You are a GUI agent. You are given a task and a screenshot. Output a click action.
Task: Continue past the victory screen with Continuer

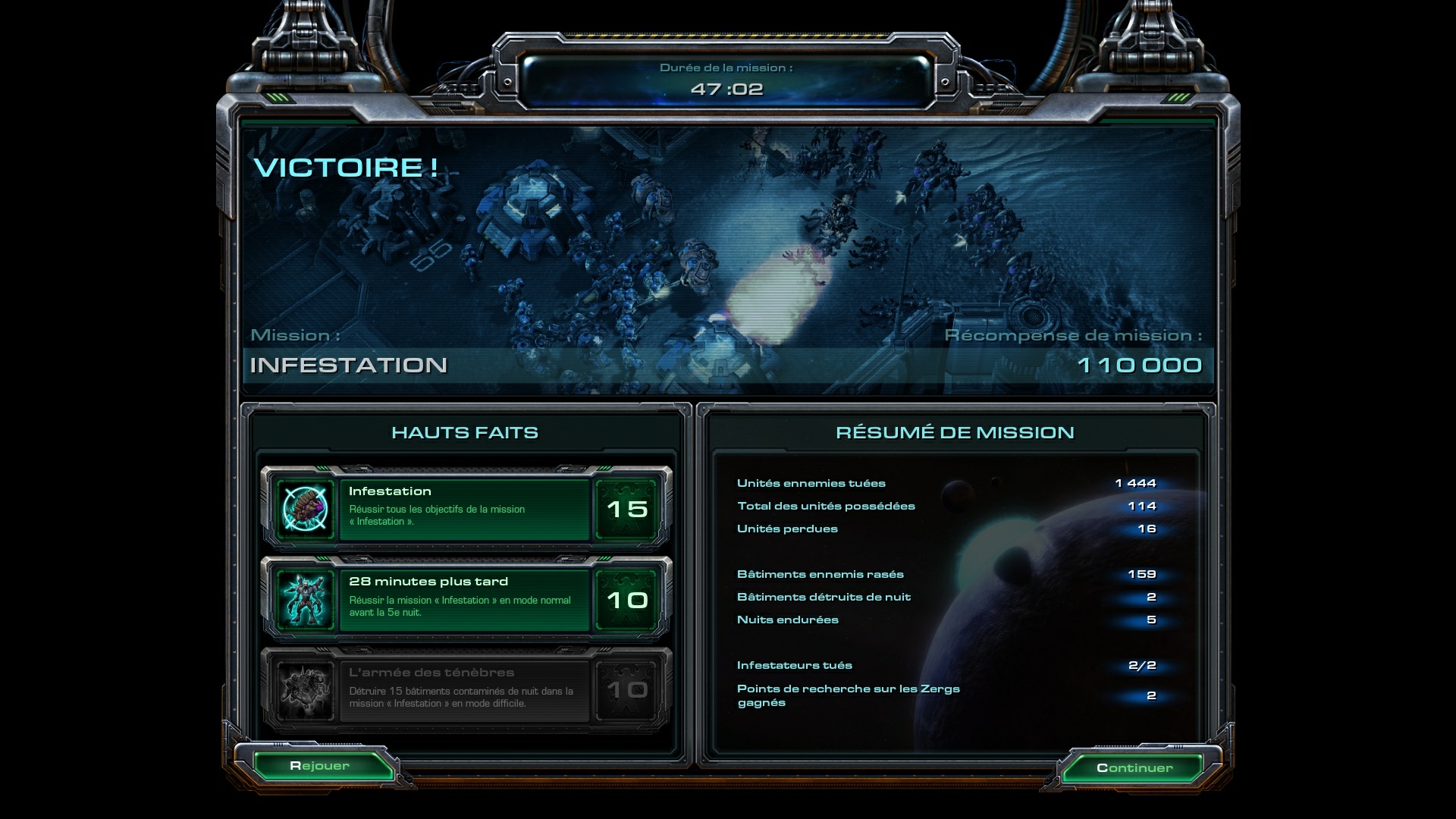(x=1134, y=768)
